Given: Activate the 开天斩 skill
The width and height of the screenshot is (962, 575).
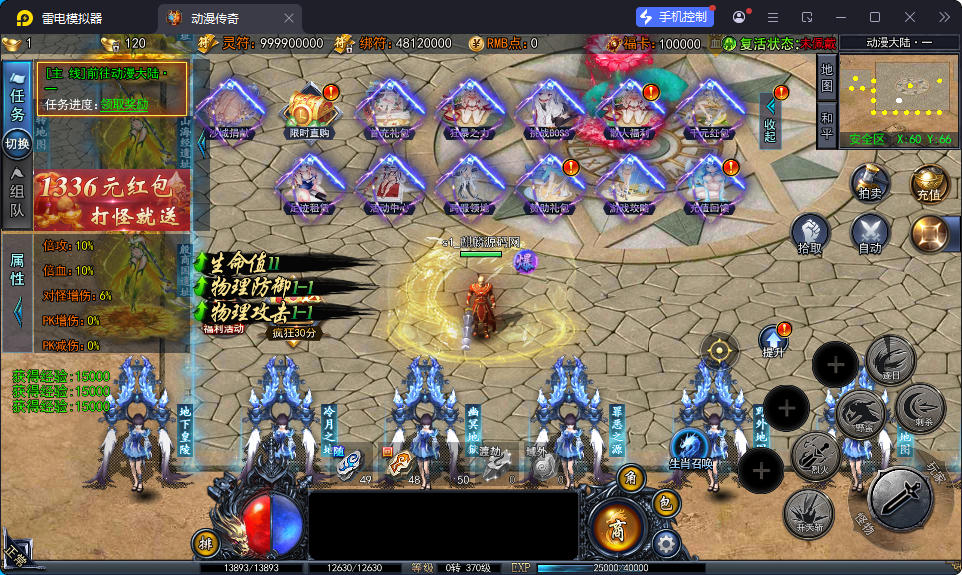Looking at the screenshot, I should (x=808, y=511).
